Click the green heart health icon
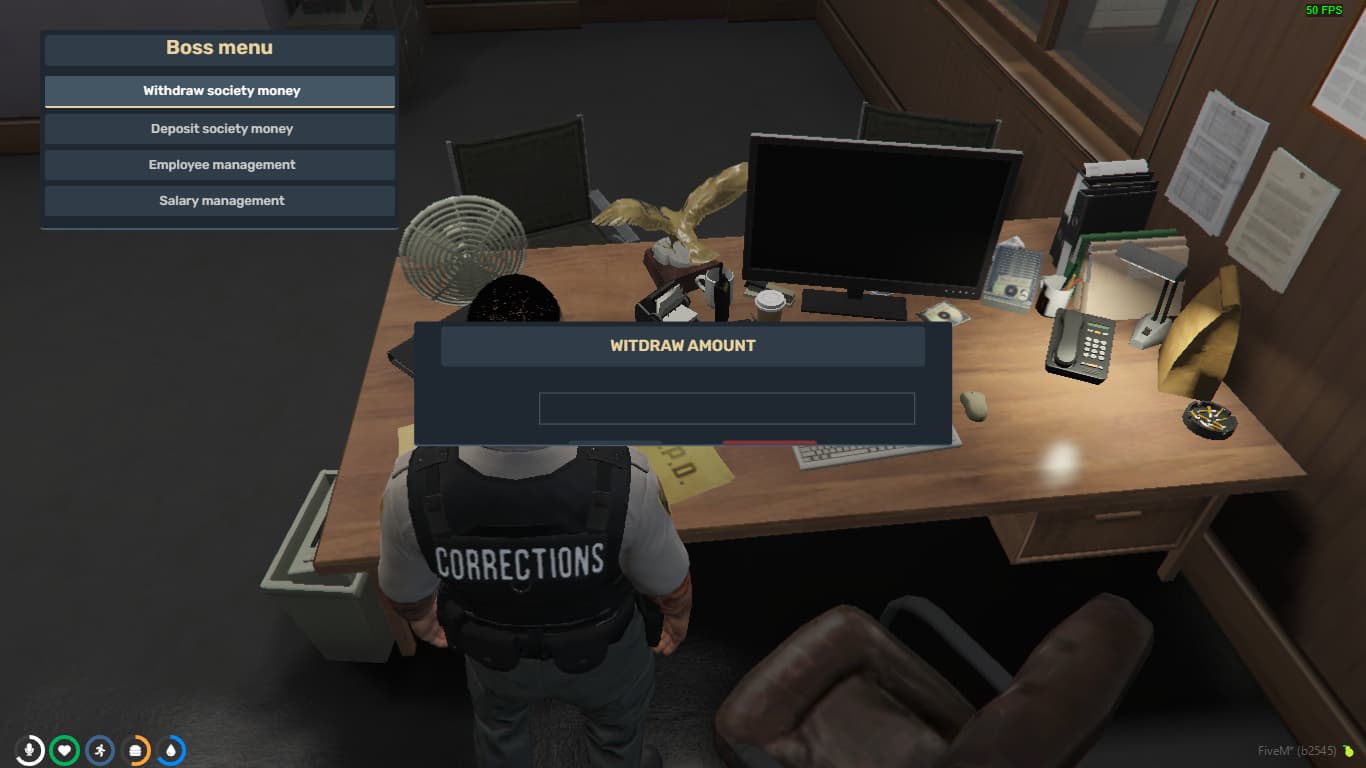The height and width of the screenshot is (768, 1366). 63,750
